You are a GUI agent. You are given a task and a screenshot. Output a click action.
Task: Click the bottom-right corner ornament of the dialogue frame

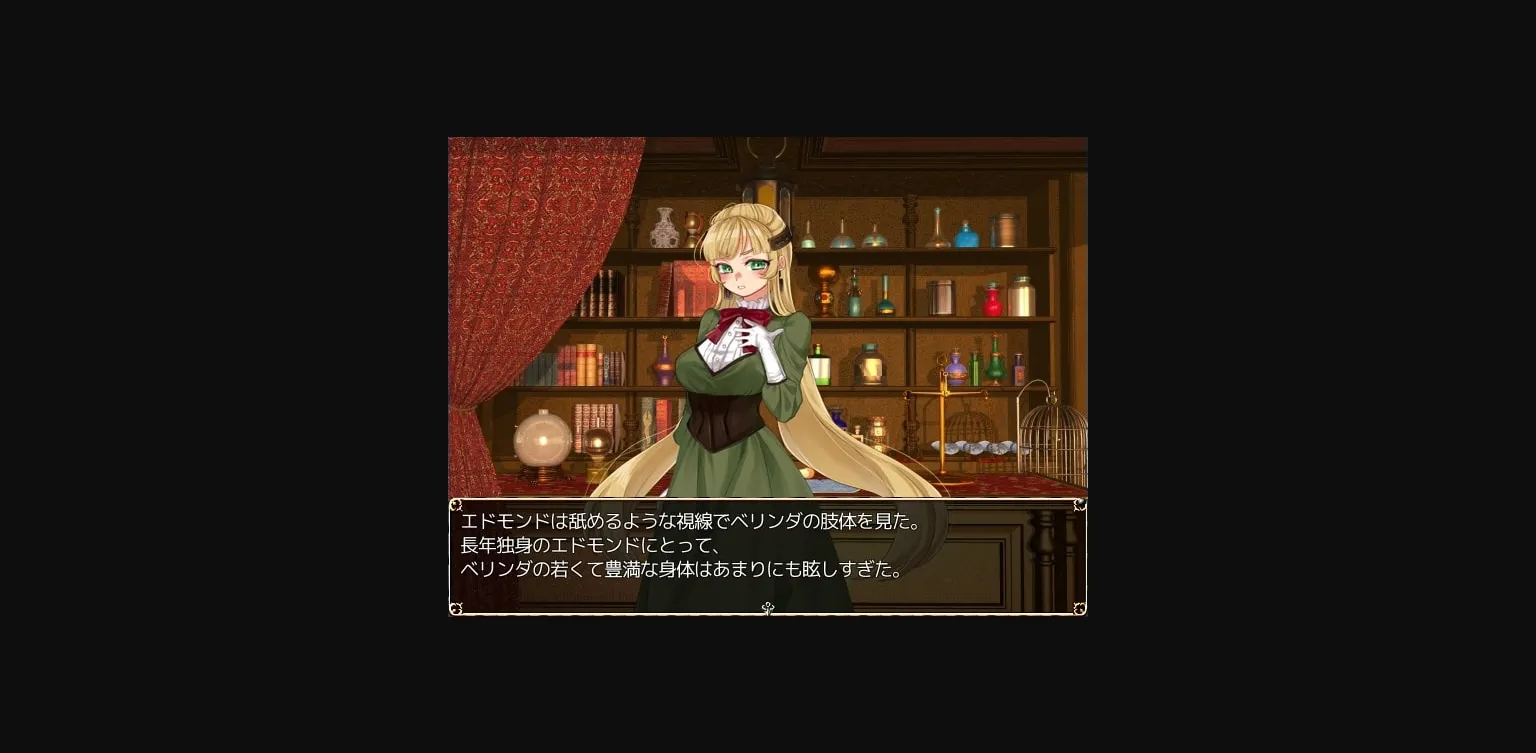[1078, 608]
